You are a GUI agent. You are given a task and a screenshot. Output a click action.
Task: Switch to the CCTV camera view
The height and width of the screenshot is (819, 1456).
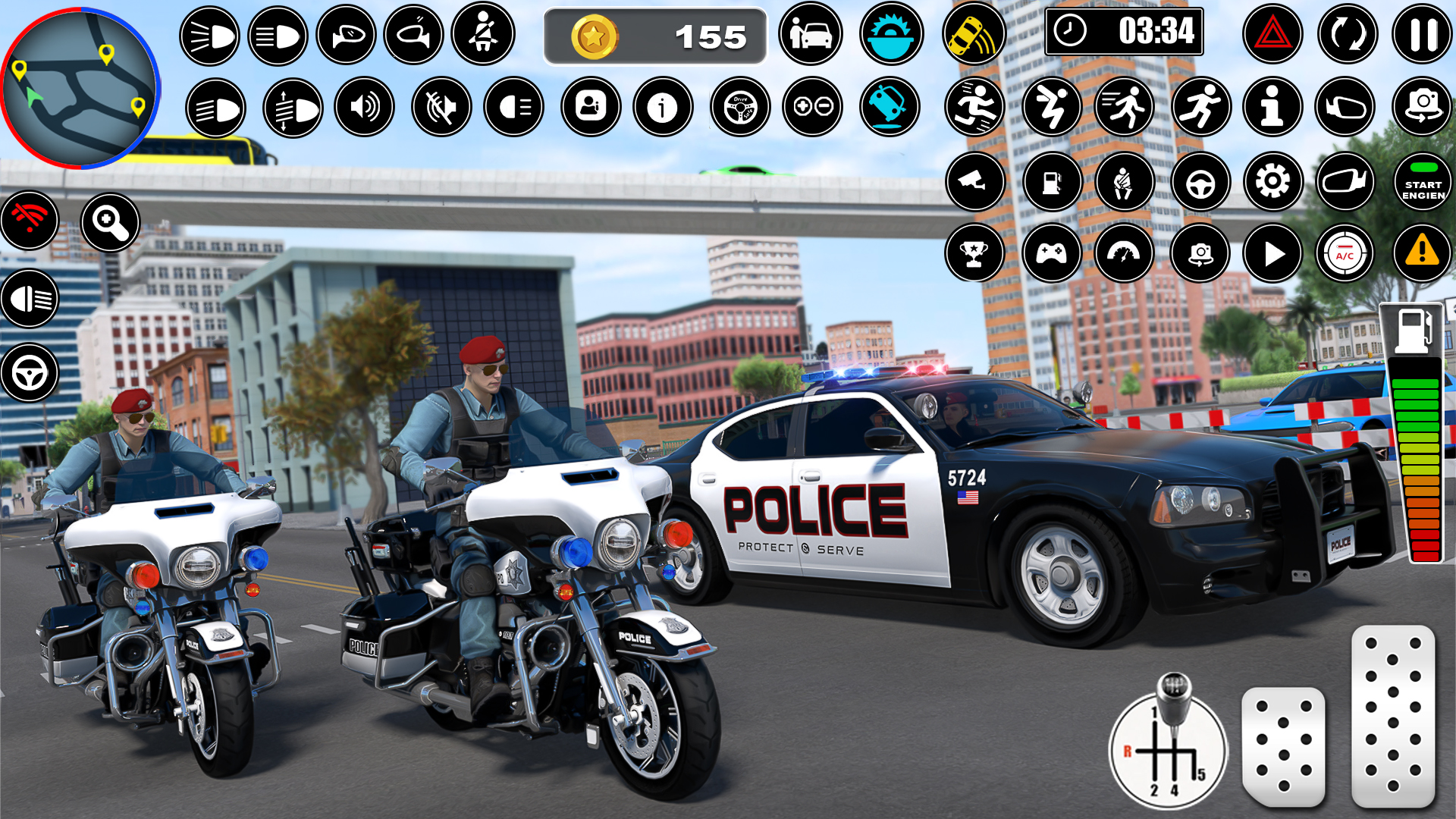click(x=974, y=182)
